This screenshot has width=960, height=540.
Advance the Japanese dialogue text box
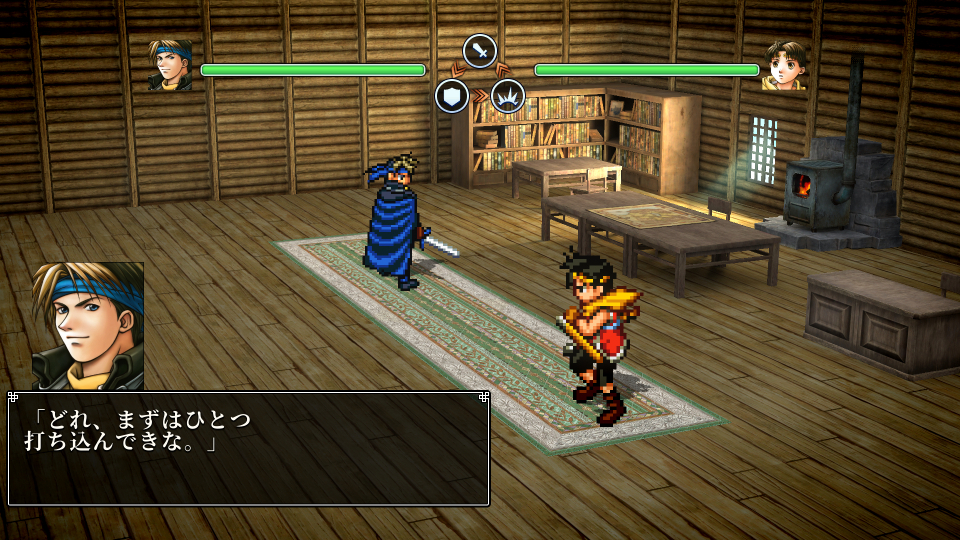point(248,448)
